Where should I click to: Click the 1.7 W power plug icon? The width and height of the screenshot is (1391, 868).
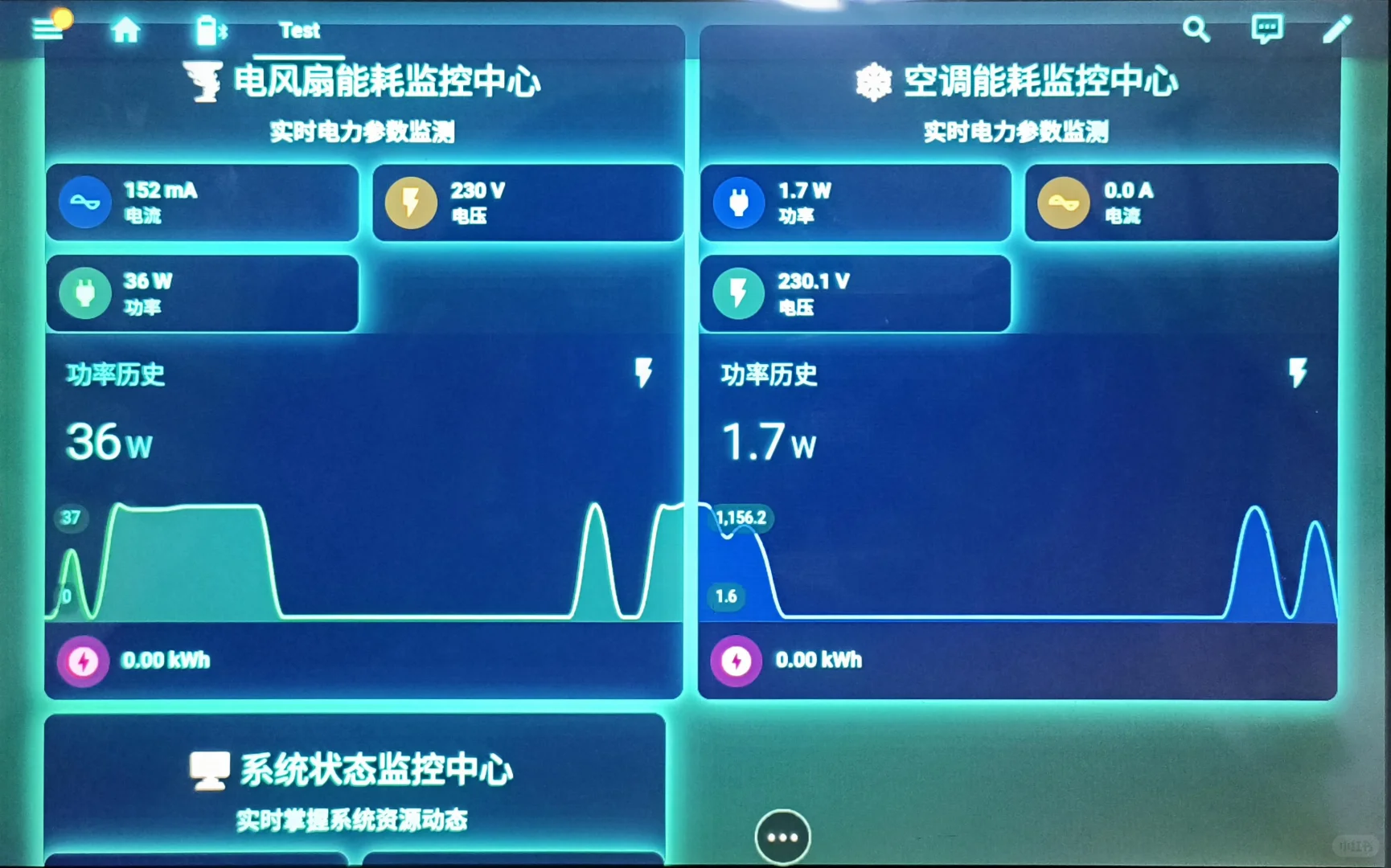coord(738,203)
